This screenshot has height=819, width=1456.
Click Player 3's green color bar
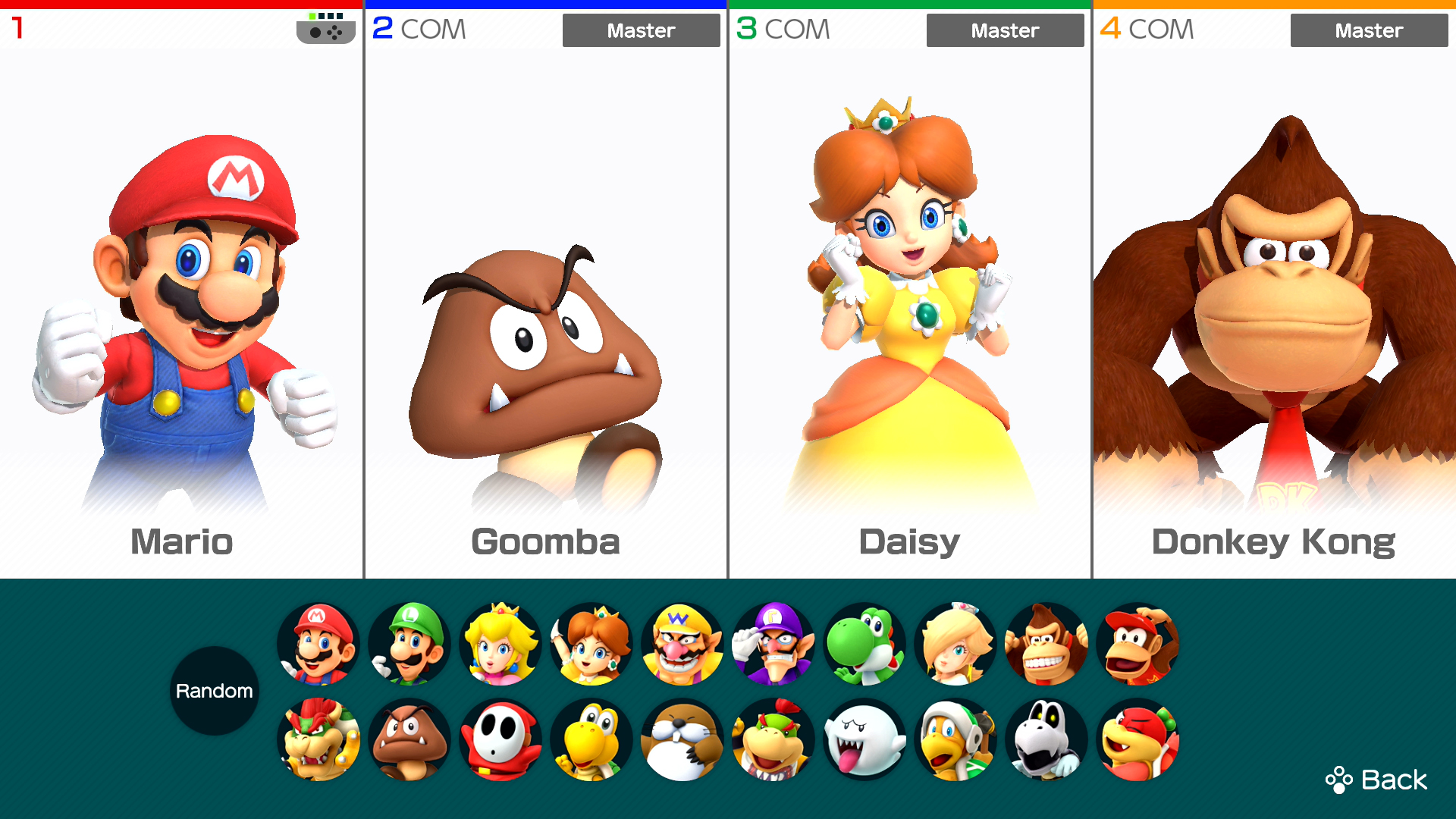tap(910, 3)
